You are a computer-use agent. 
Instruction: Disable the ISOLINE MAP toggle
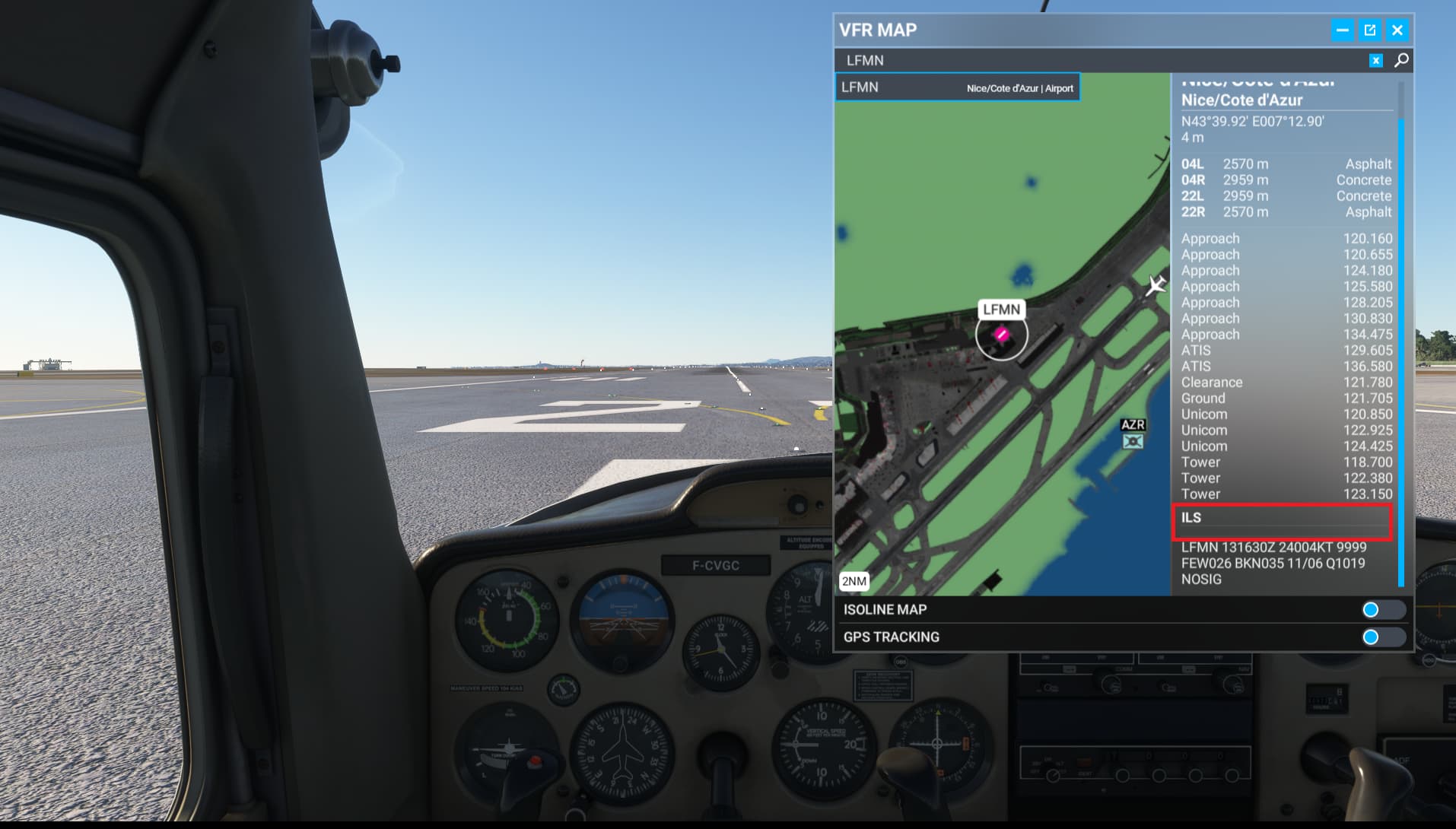pyautogui.click(x=1382, y=609)
